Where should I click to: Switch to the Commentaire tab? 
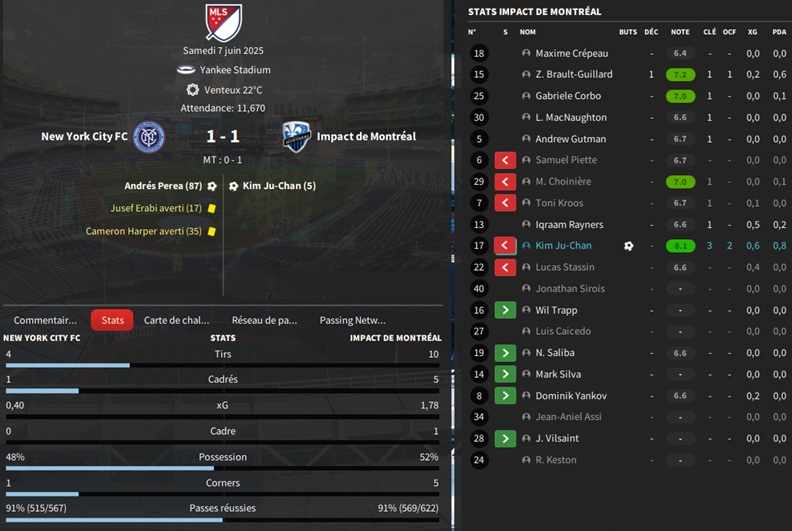45,320
